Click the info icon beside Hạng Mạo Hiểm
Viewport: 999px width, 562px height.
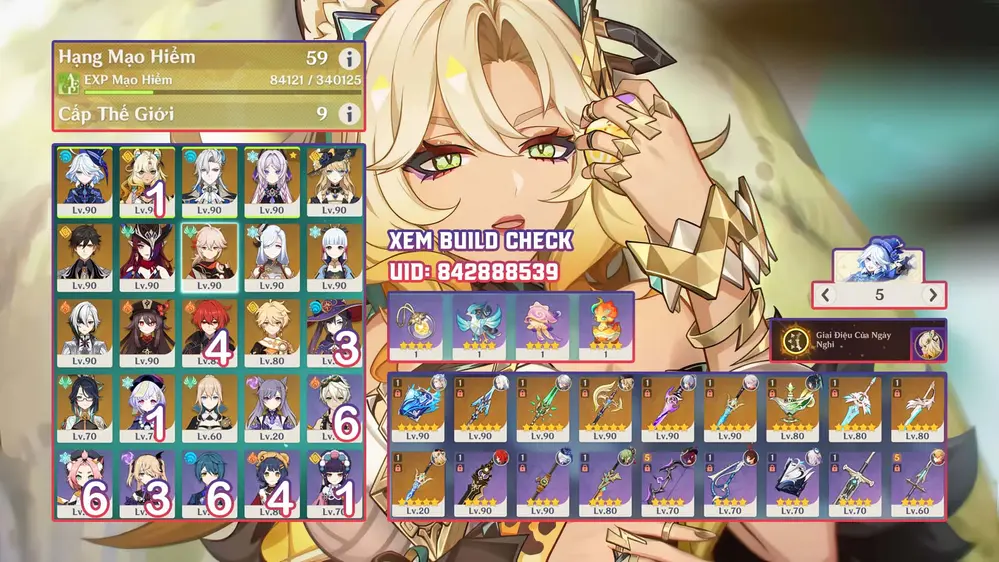point(349,60)
